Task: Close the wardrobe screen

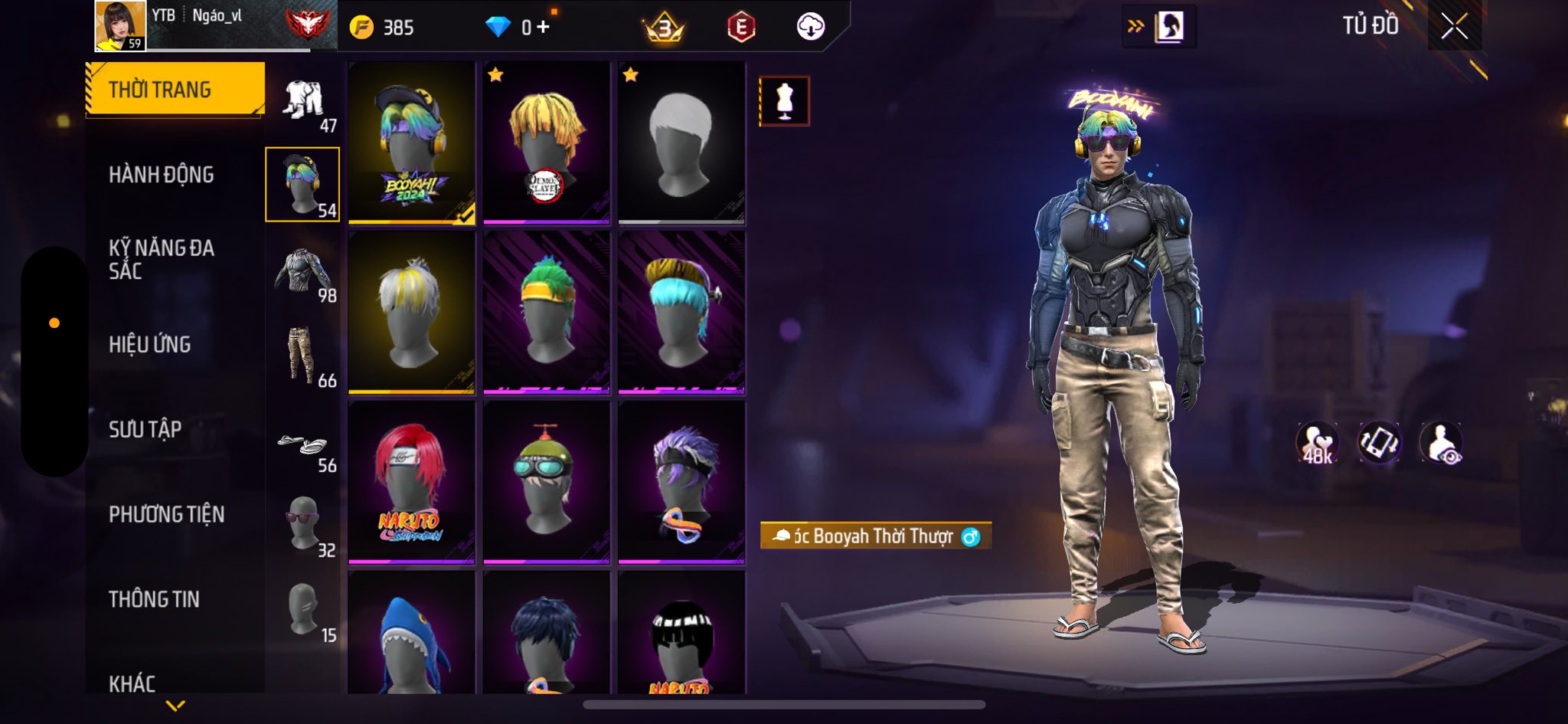Action: tap(1454, 27)
